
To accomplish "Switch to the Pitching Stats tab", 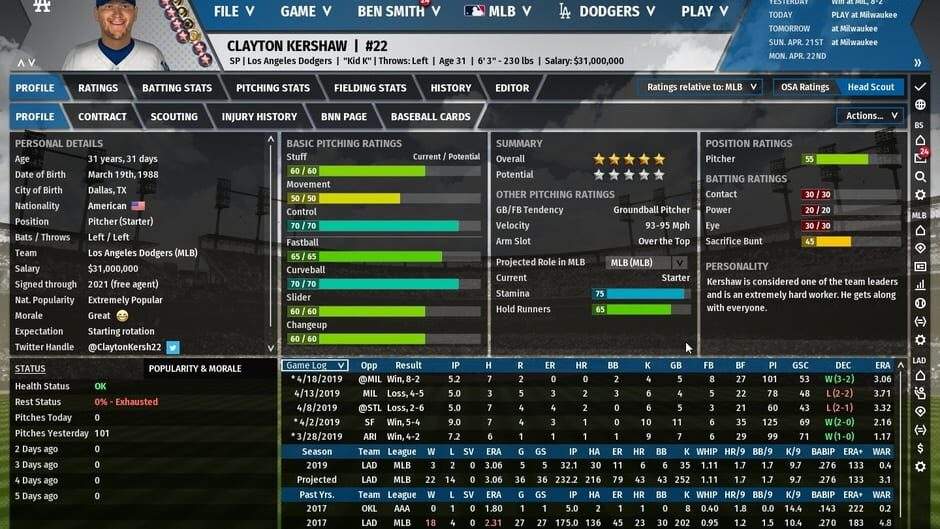I will tap(273, 88).
